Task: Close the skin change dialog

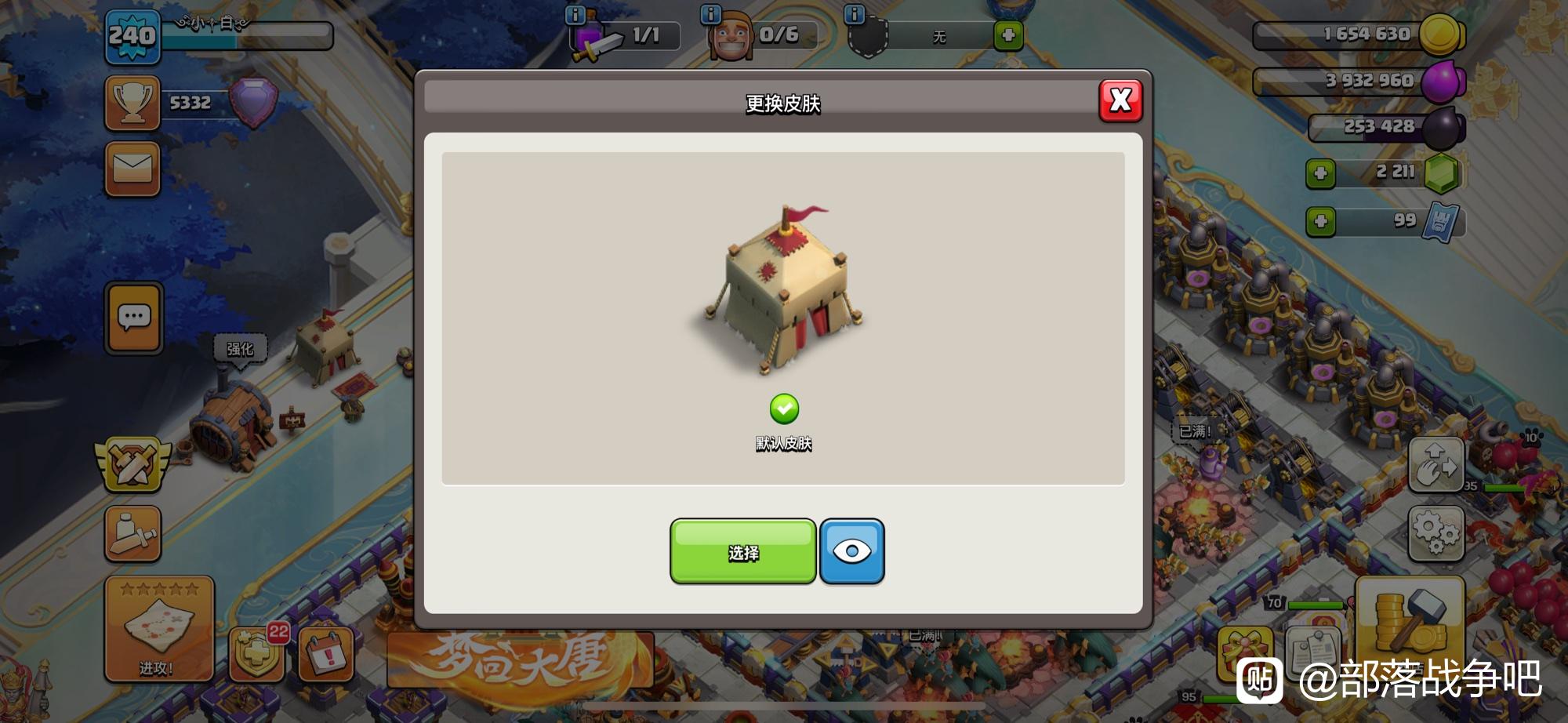Action: tap(1120, 100)
